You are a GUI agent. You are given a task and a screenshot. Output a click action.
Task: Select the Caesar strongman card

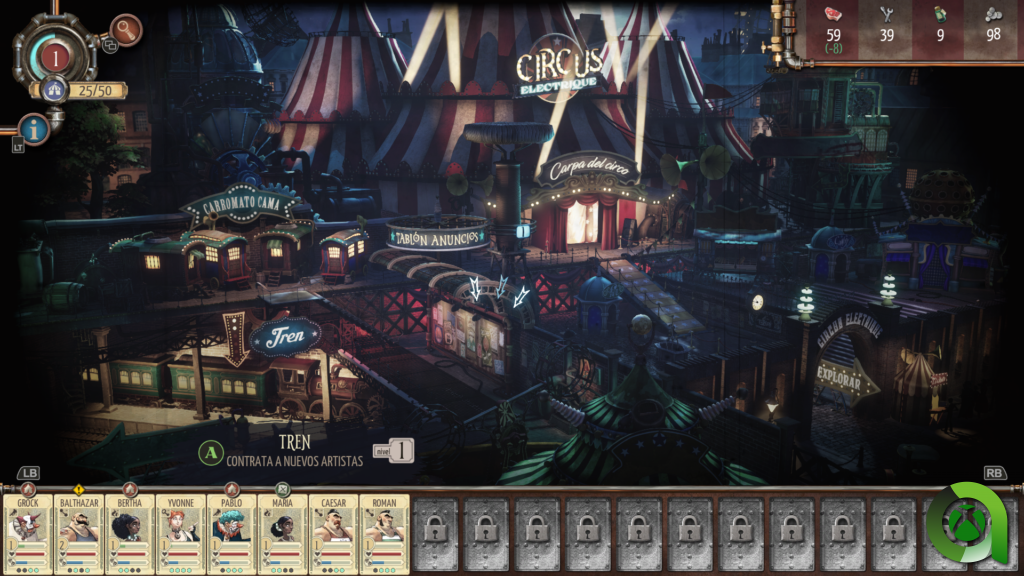coord(334,534)
